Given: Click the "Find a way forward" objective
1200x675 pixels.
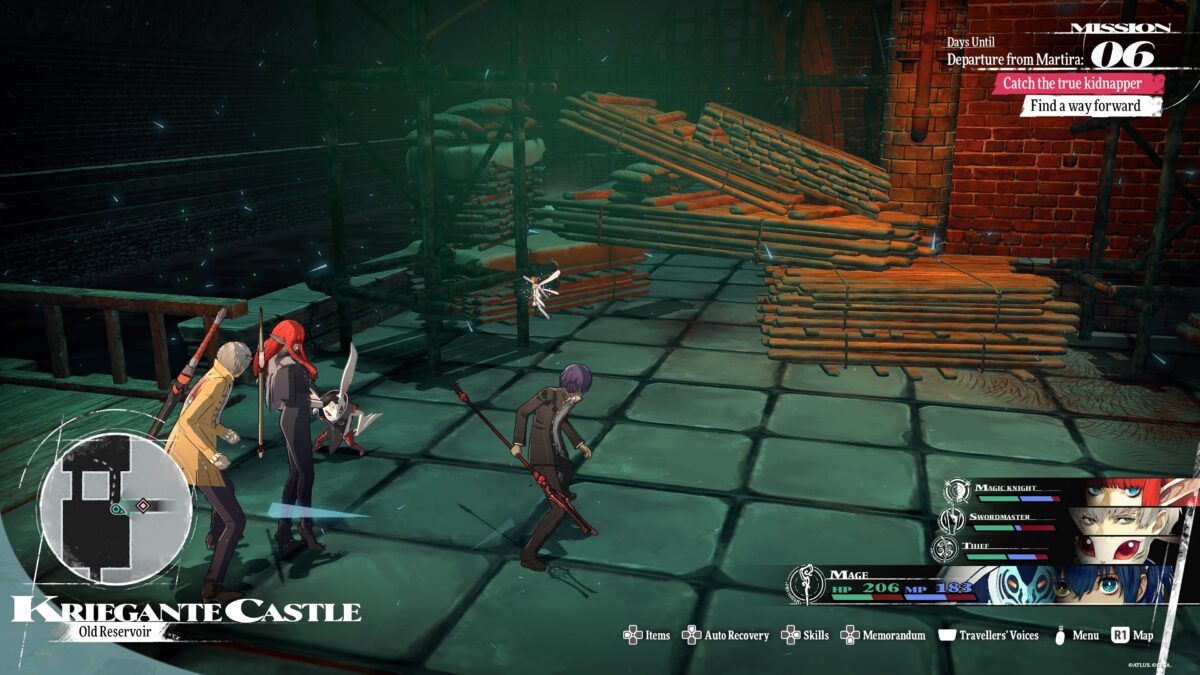Looking at the screenshot, I should (1090, 106).
